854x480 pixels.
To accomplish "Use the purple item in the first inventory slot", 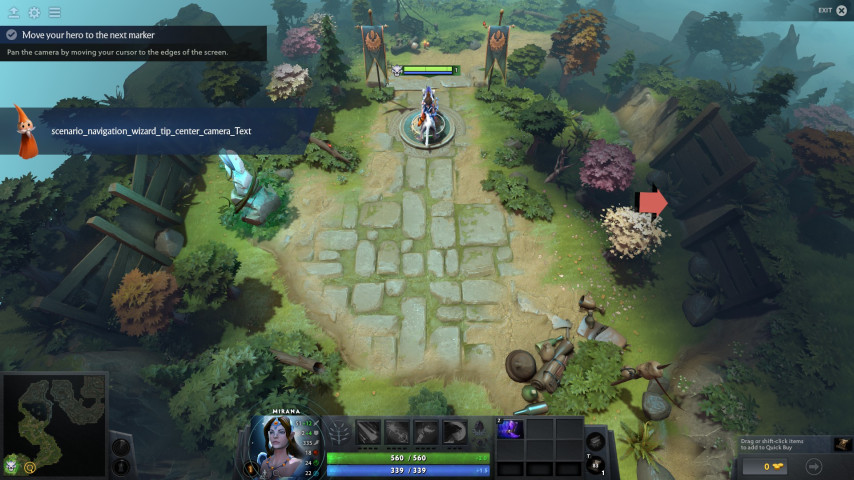I will [511, 429].
